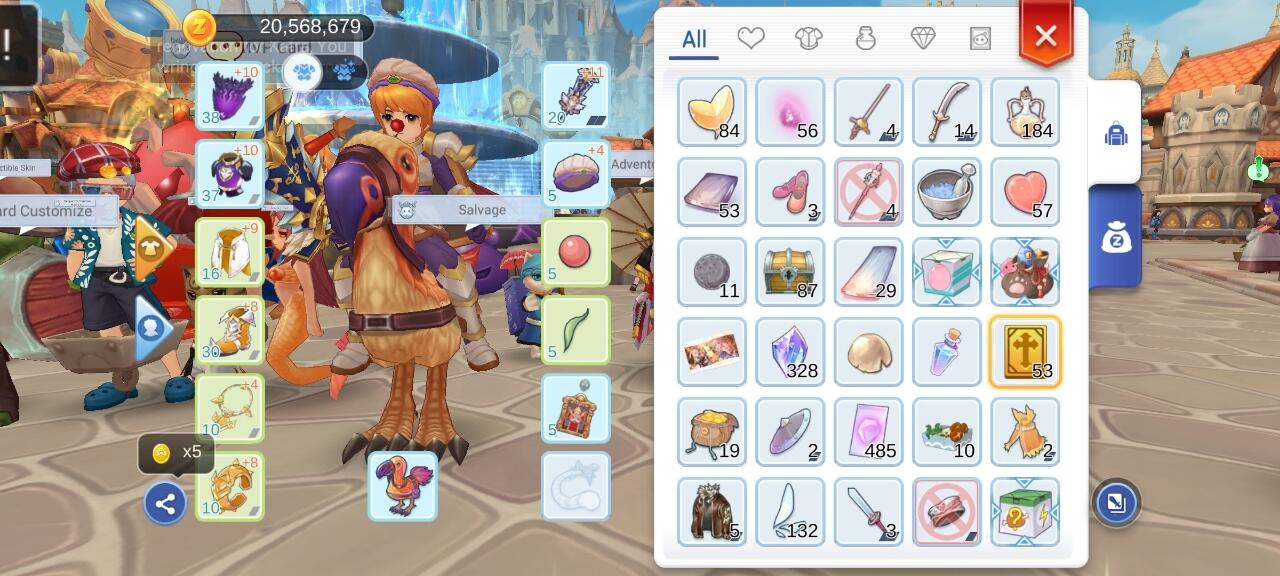Viewport: 1280px width, 576px height.
Task: Show the heart category tab
Action: point(751,38)
